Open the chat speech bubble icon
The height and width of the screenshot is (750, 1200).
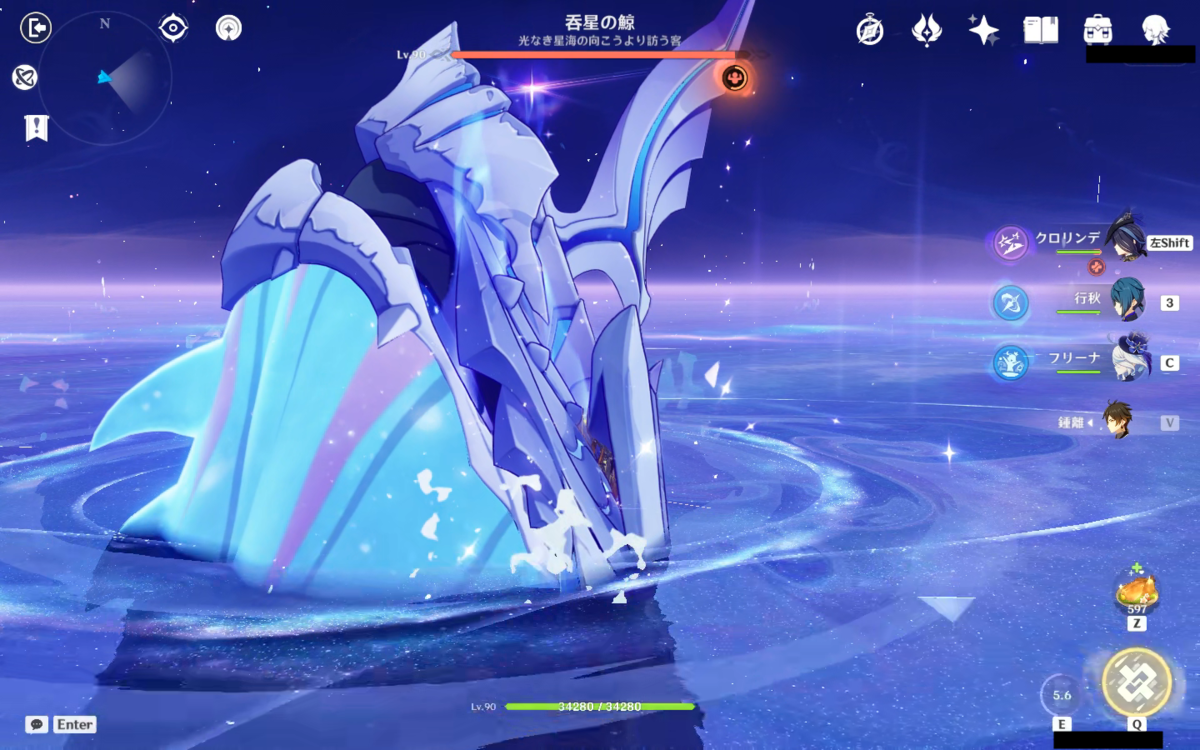click(x=37, y=724)
